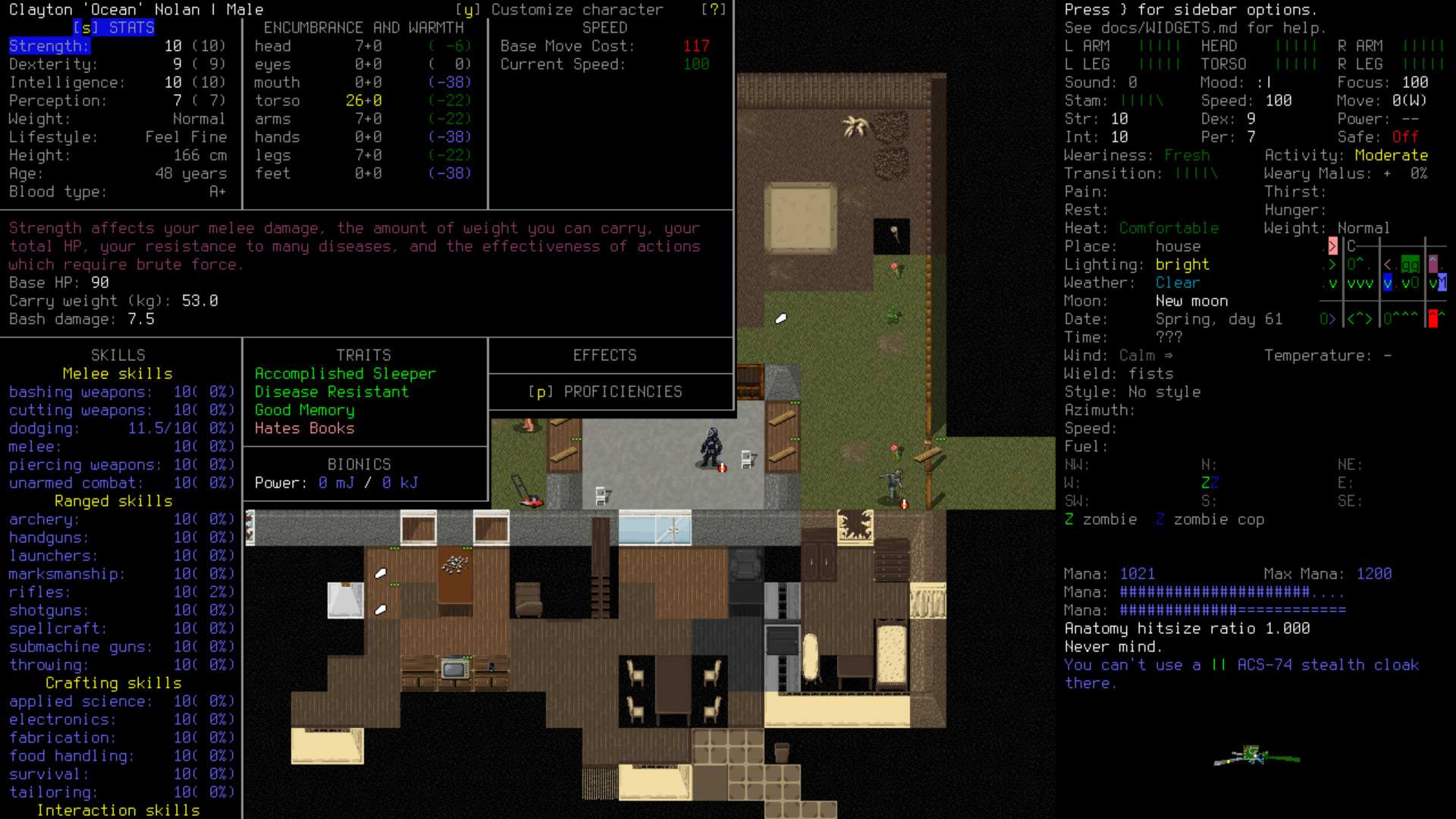This screenshot has width=1456, height=819.
Task: Open help via the [?] button
Action: click(x=716, y=10)
